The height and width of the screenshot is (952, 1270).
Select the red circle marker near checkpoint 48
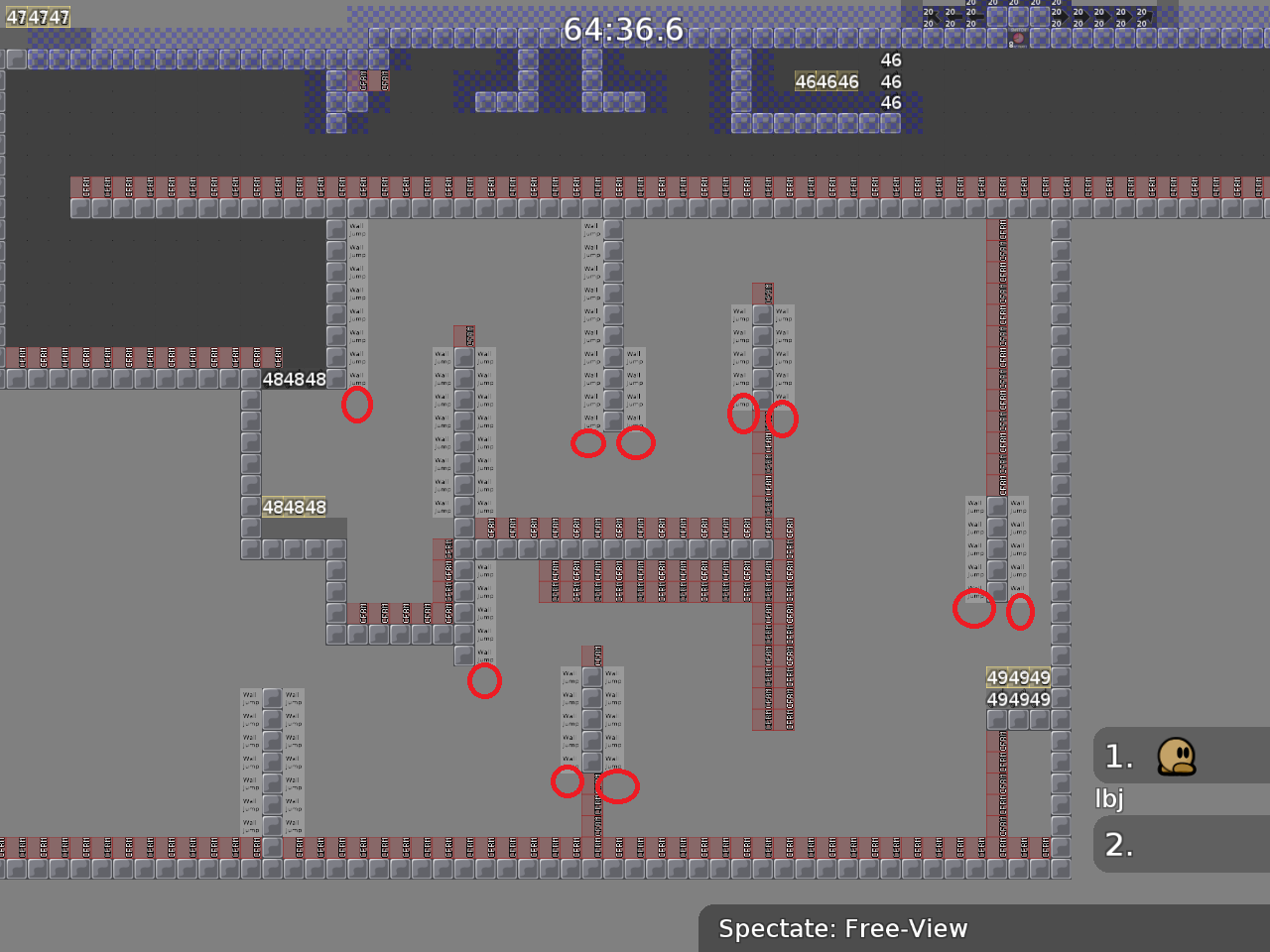point(358,405)
